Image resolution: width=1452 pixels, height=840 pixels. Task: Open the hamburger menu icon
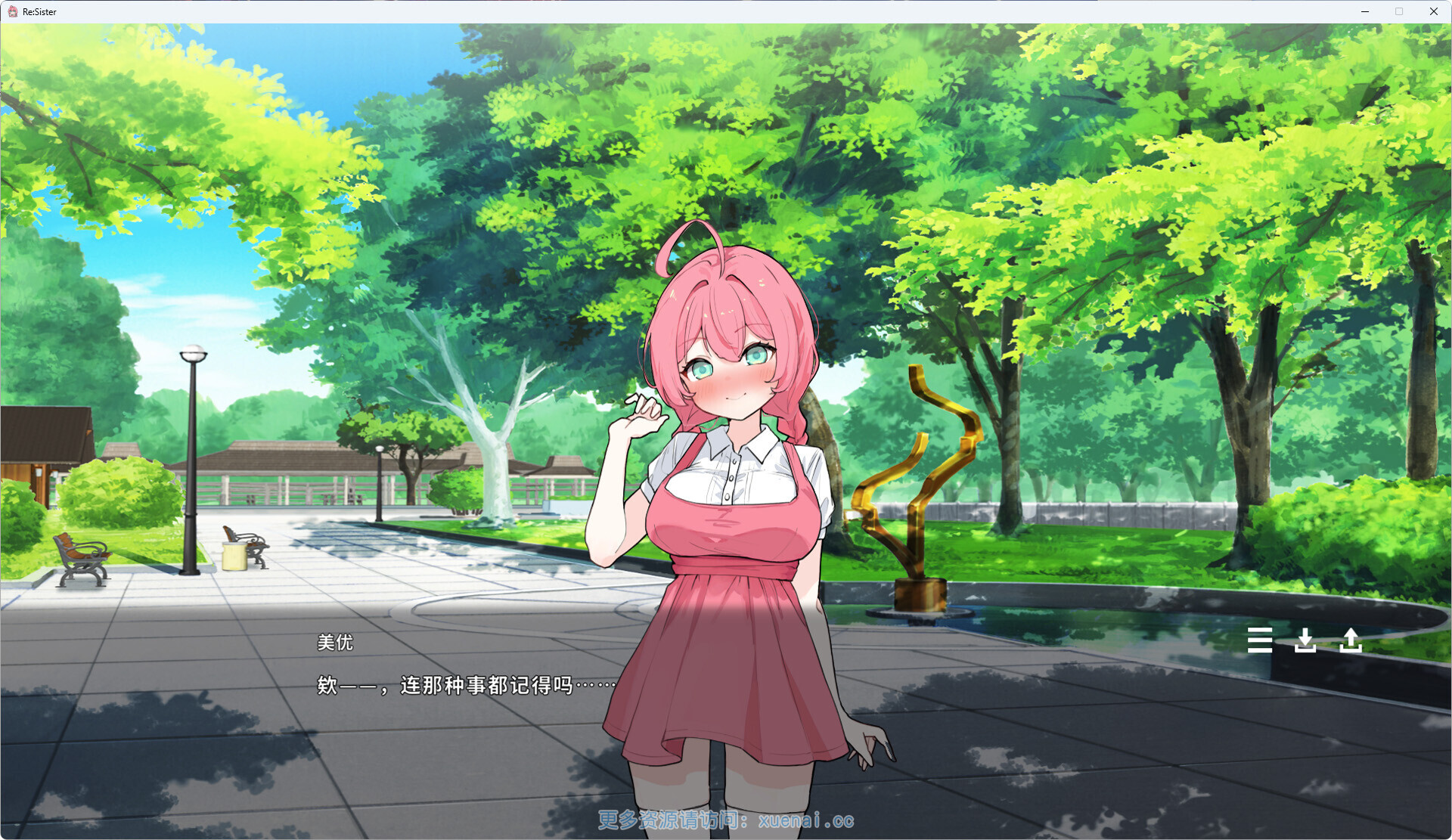point(1259,640)
